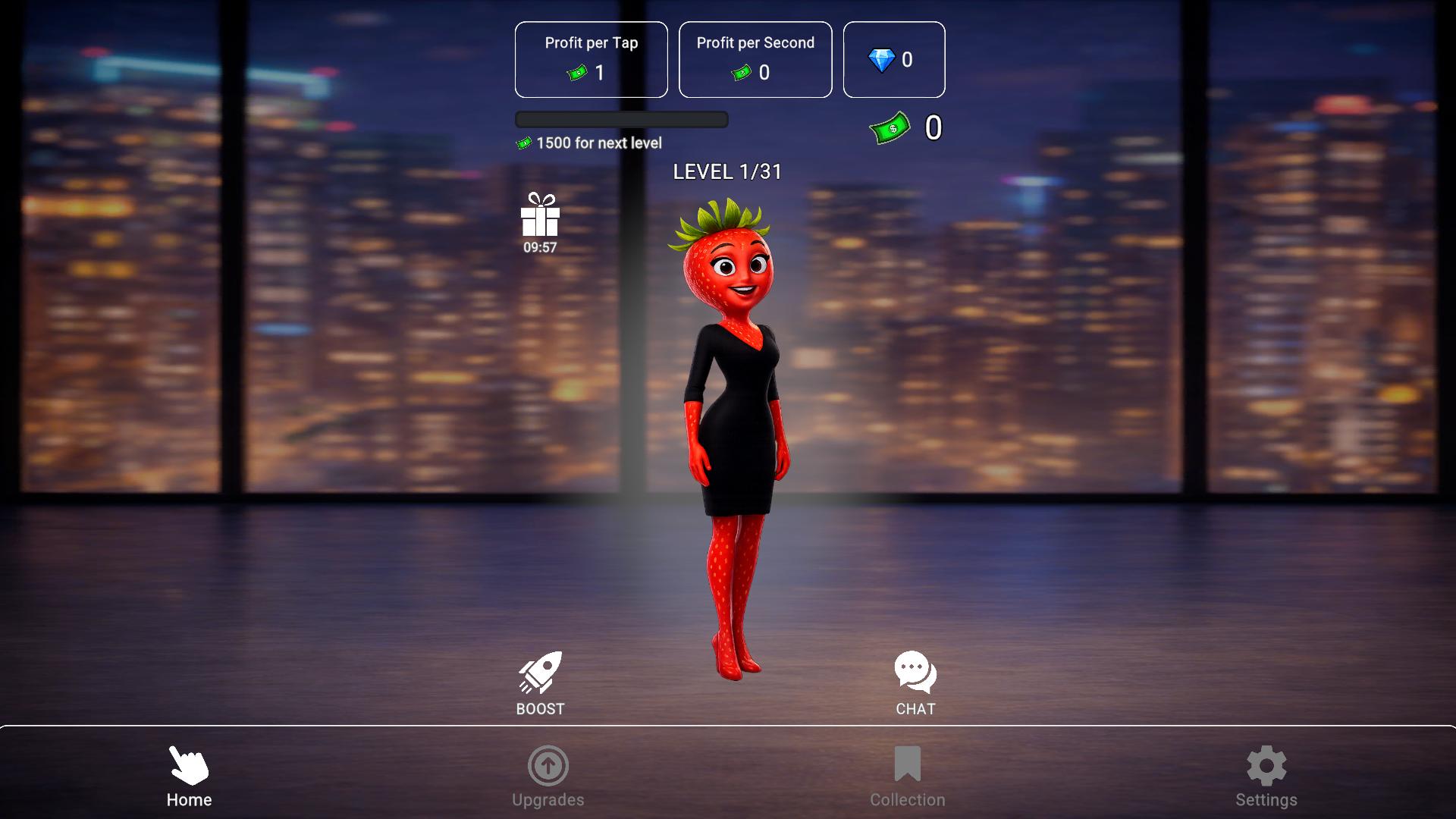Open the daily gift box with timer
This screenshot has width=1456, height=819.
tap(539, 221)
